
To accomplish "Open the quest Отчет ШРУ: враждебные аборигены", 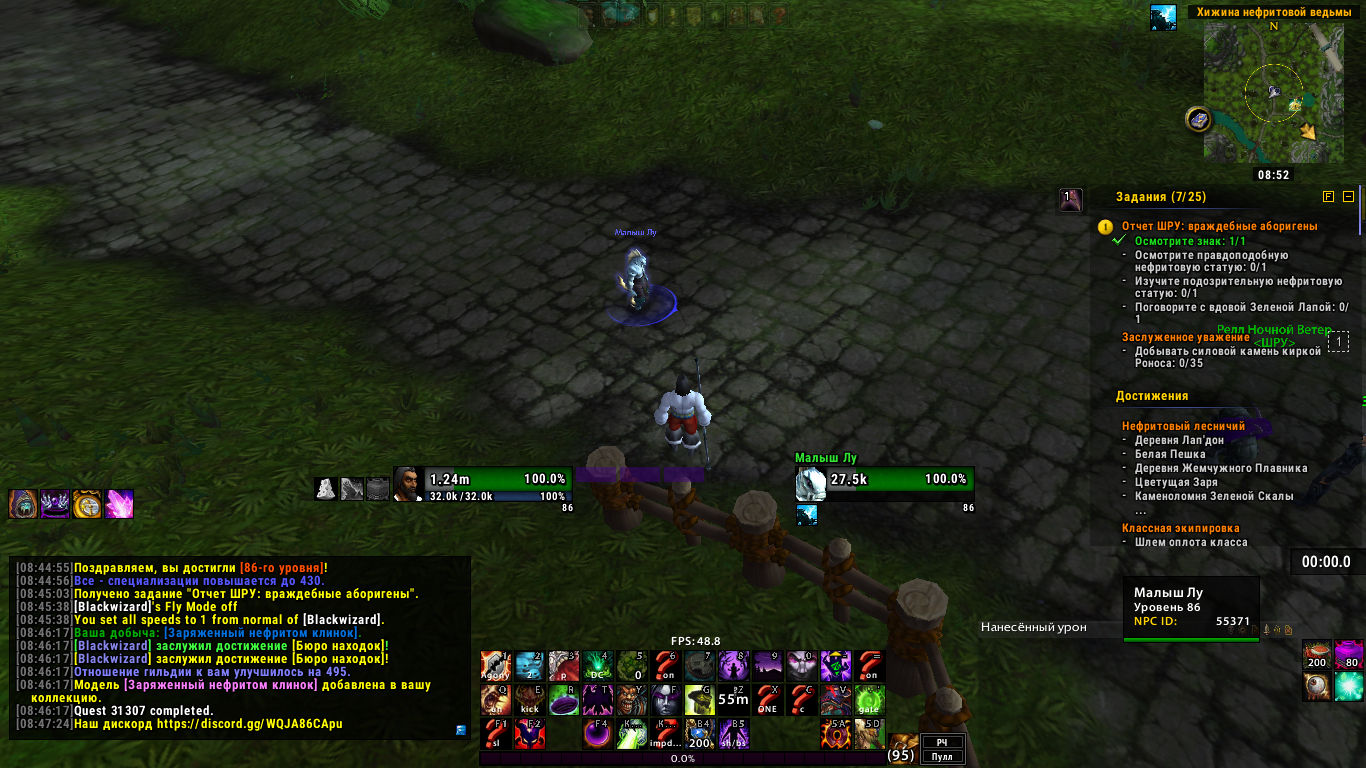I will (1219, 226).
